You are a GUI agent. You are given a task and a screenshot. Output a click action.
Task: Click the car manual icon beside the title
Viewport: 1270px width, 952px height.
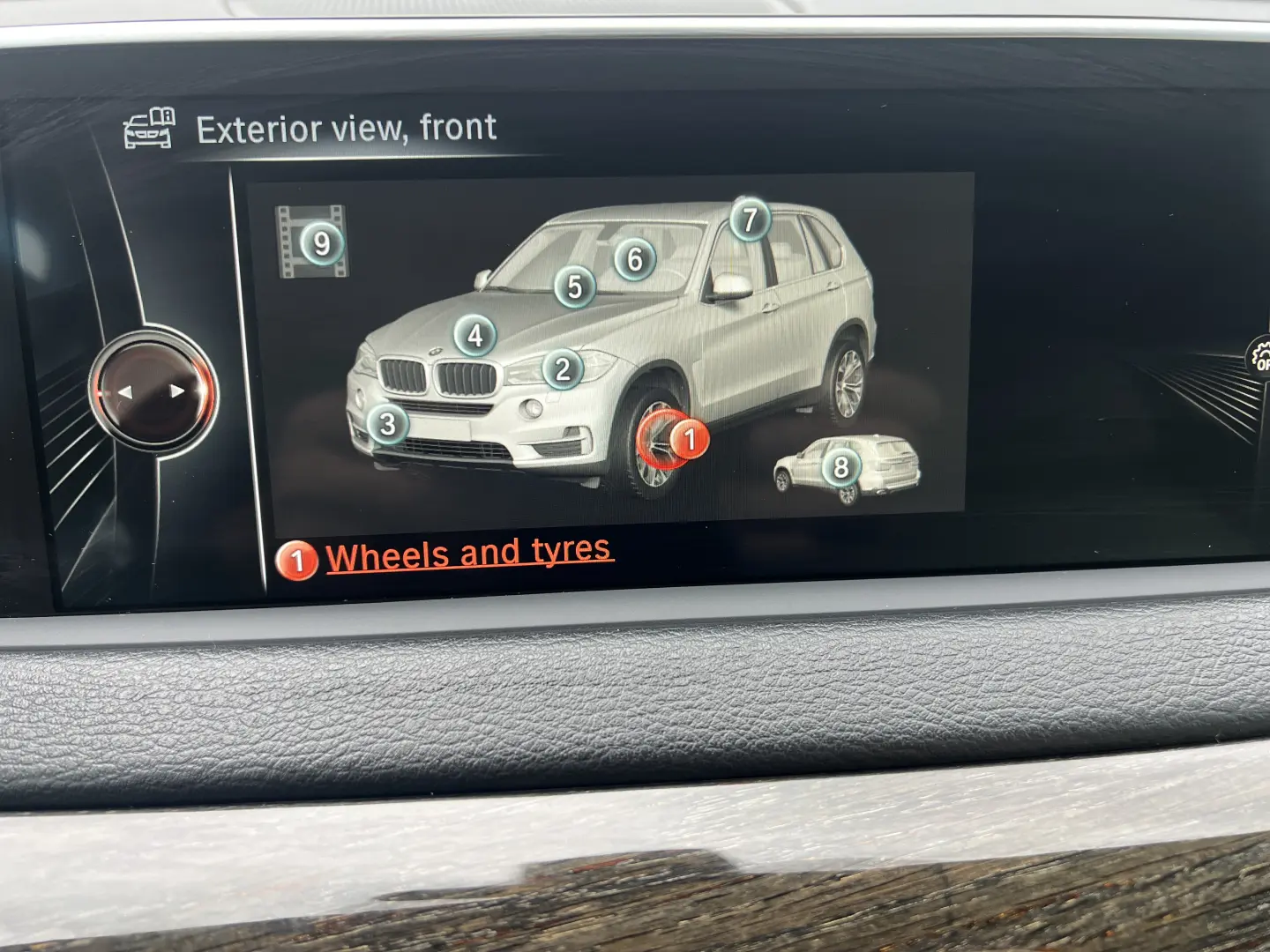[149, 129]
